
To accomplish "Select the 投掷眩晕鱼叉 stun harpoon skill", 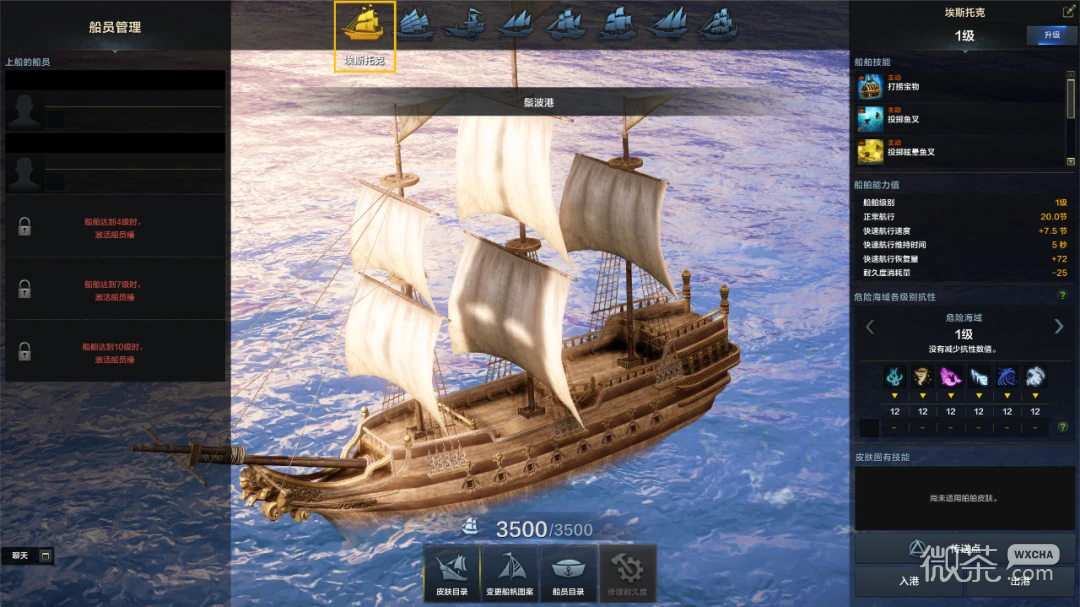I will coord(870,151).
